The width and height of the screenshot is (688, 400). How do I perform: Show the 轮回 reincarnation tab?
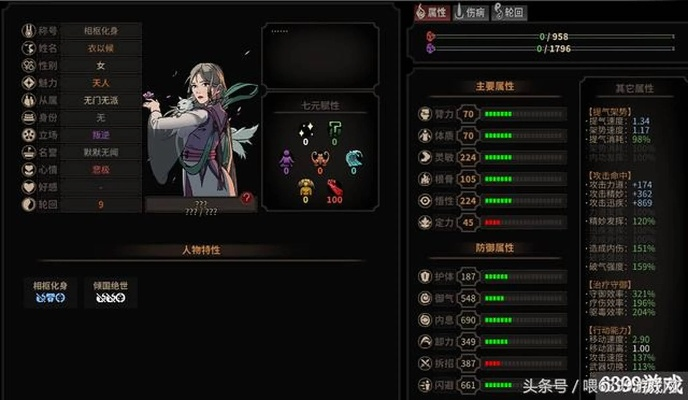coord(509,12)
